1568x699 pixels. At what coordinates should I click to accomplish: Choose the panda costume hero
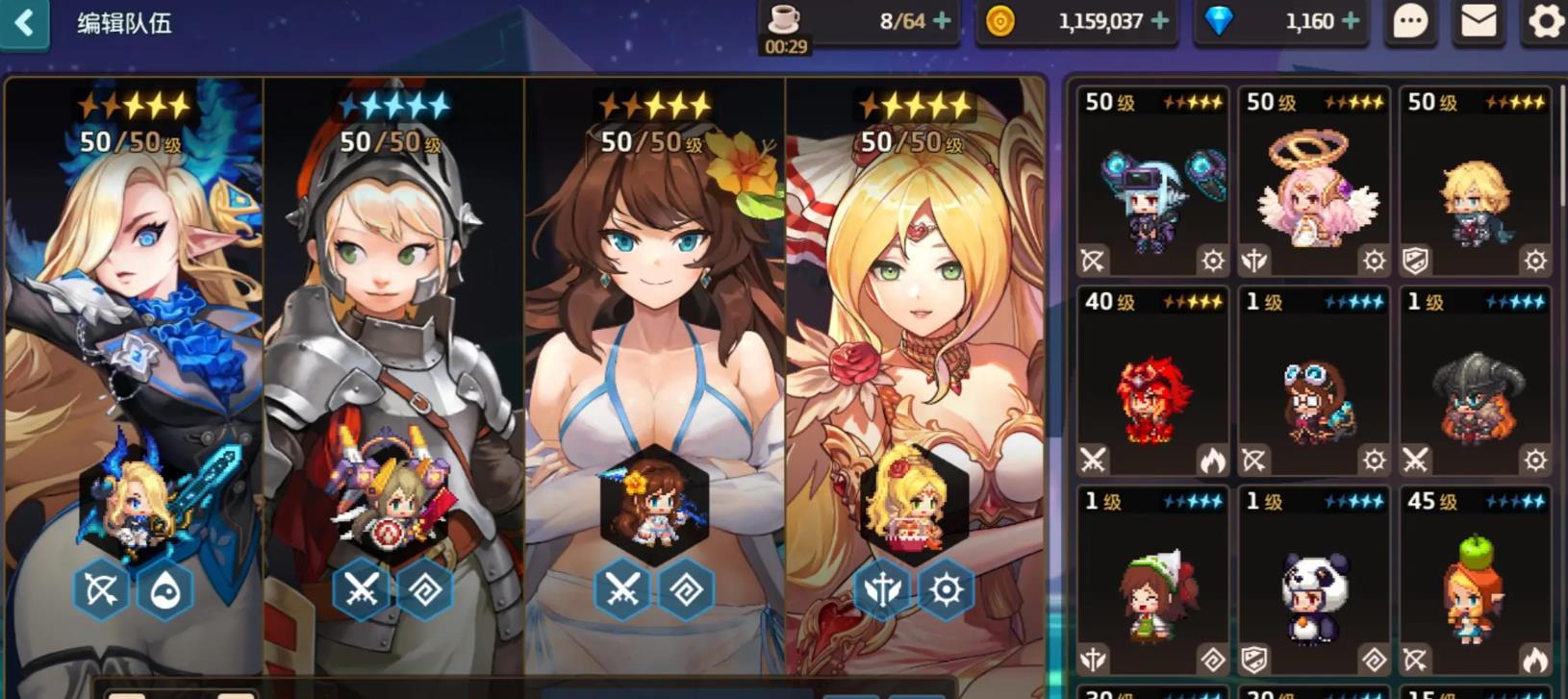tap(1313, 583)
